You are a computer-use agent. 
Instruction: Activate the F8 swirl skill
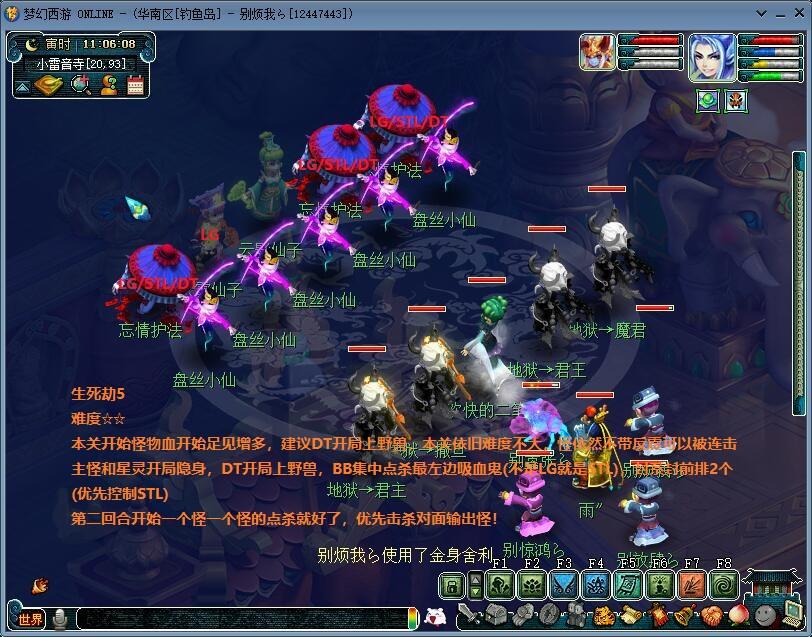point(723,585)
